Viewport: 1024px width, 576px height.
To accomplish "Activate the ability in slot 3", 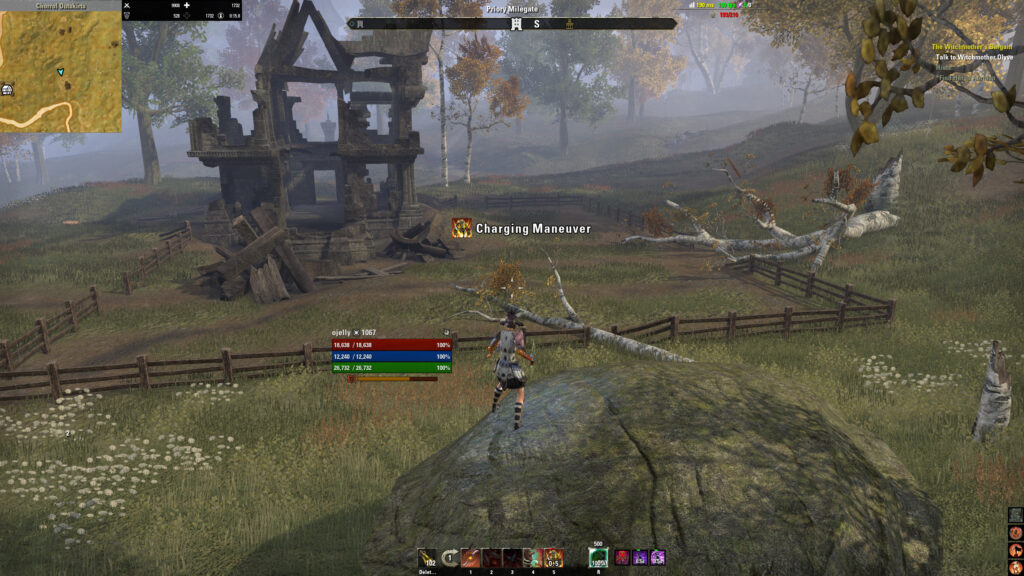I will (x=512, y=558).
